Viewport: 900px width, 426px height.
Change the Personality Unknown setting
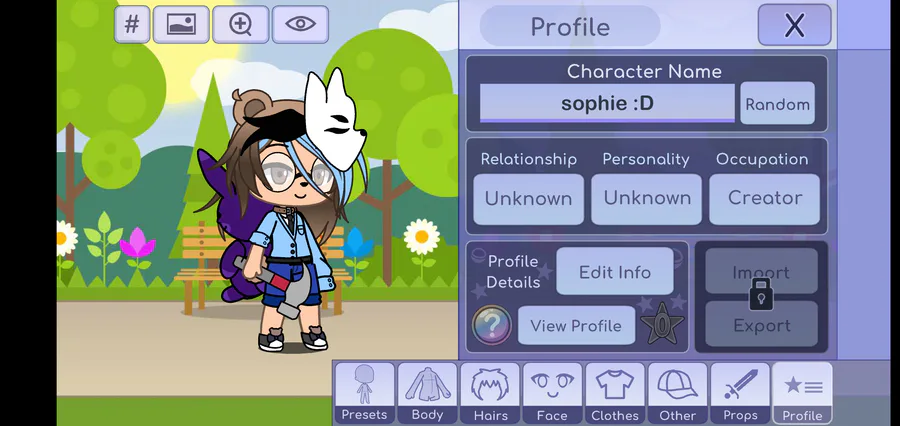pyautogui.click(x=646, y=198)
